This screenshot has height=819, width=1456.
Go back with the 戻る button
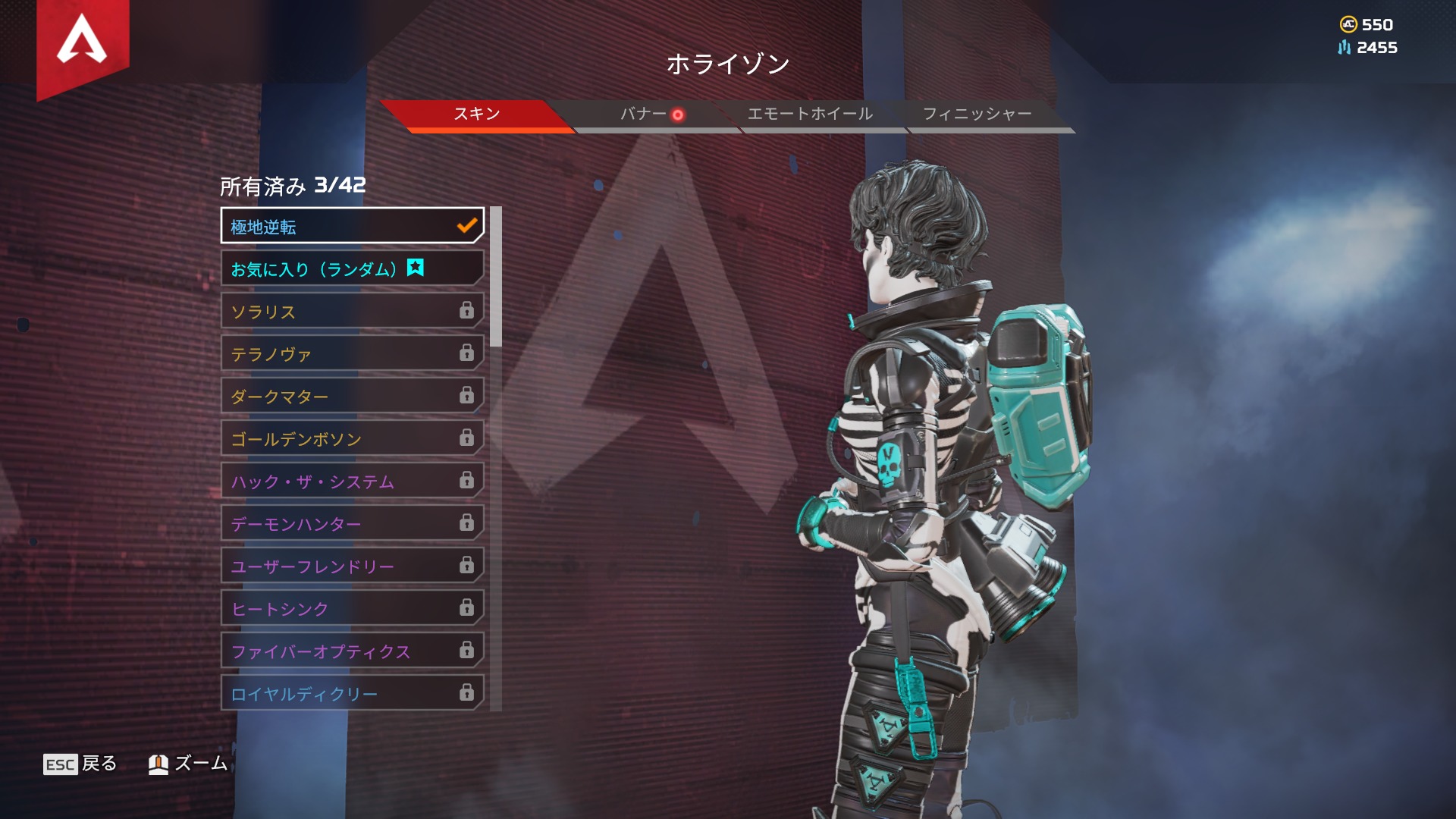pos(80,764)
